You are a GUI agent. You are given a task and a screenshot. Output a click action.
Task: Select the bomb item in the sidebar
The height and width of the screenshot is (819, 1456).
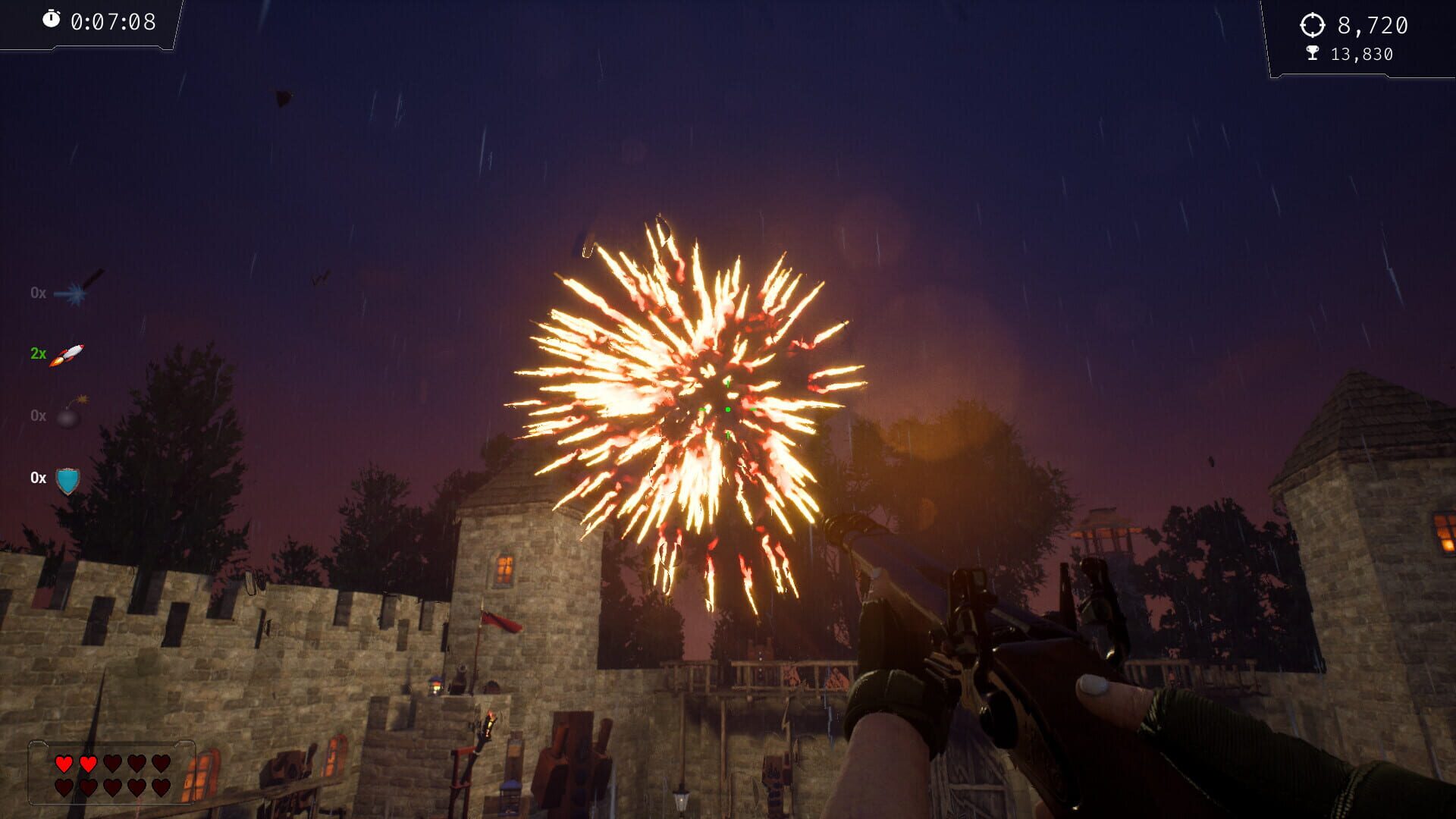click(68, 417)
